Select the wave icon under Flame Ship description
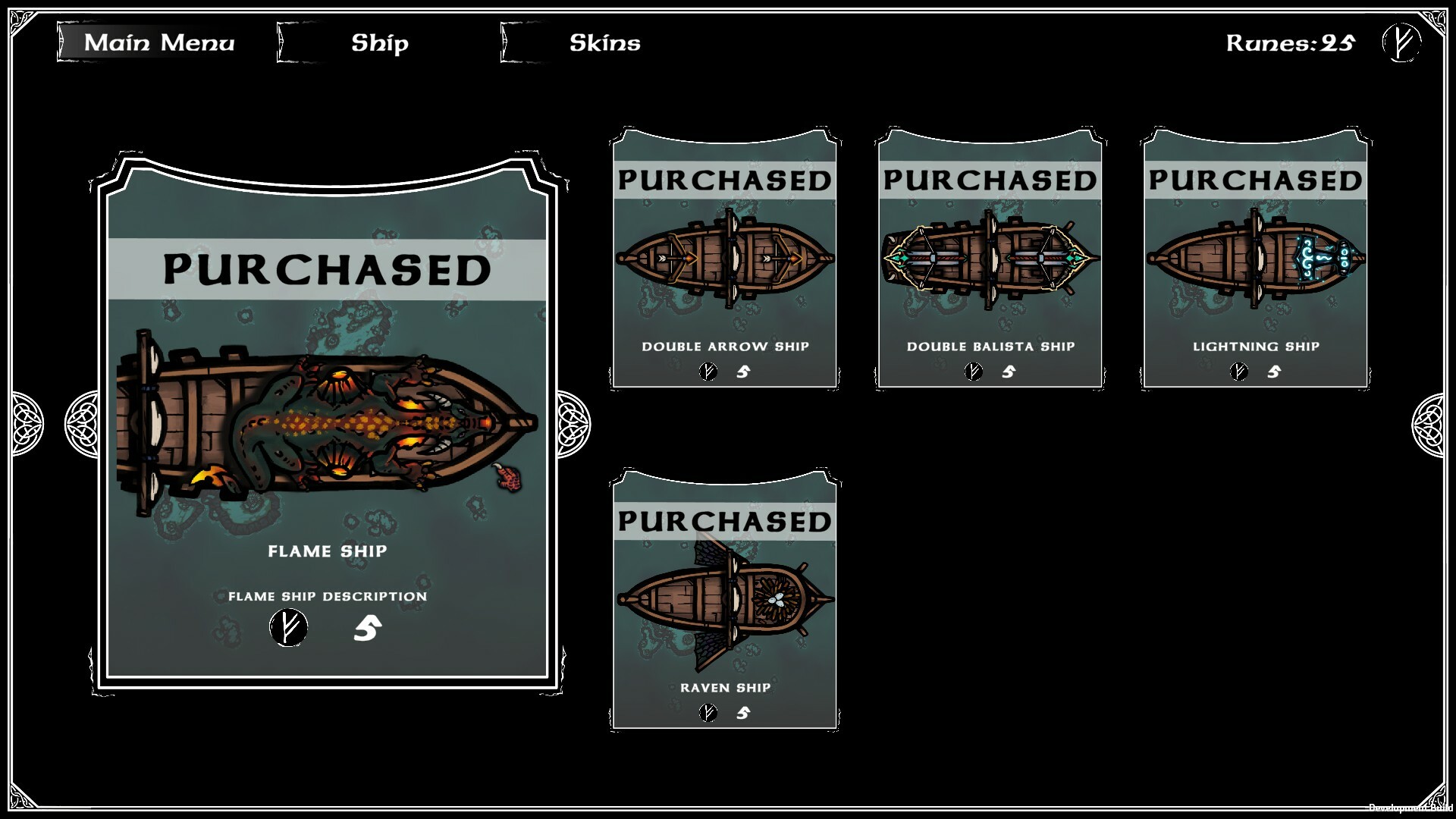The image size is (1456, 819). [x=366, y=627]
